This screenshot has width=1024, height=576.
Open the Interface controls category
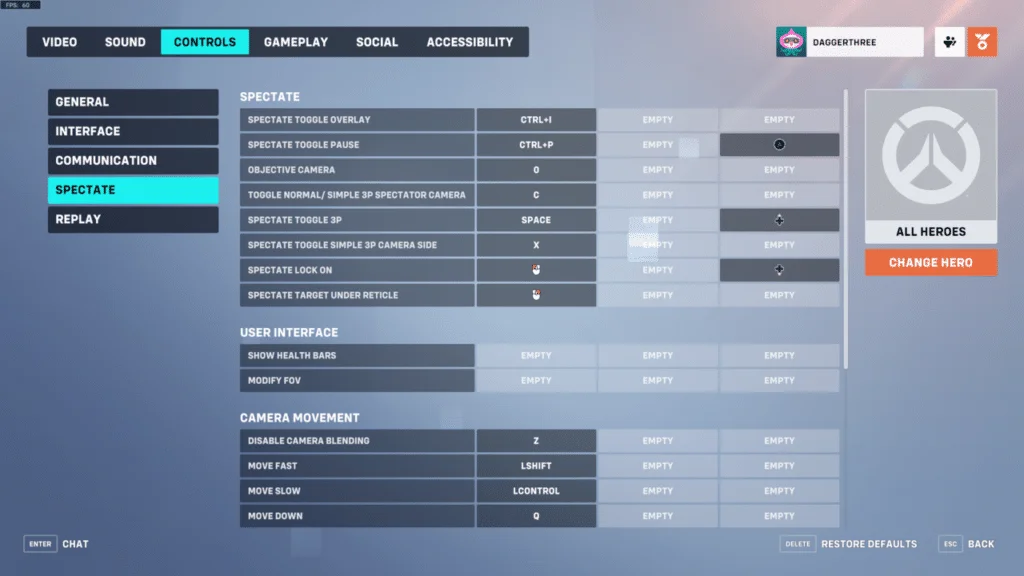(x=133, y=131)
